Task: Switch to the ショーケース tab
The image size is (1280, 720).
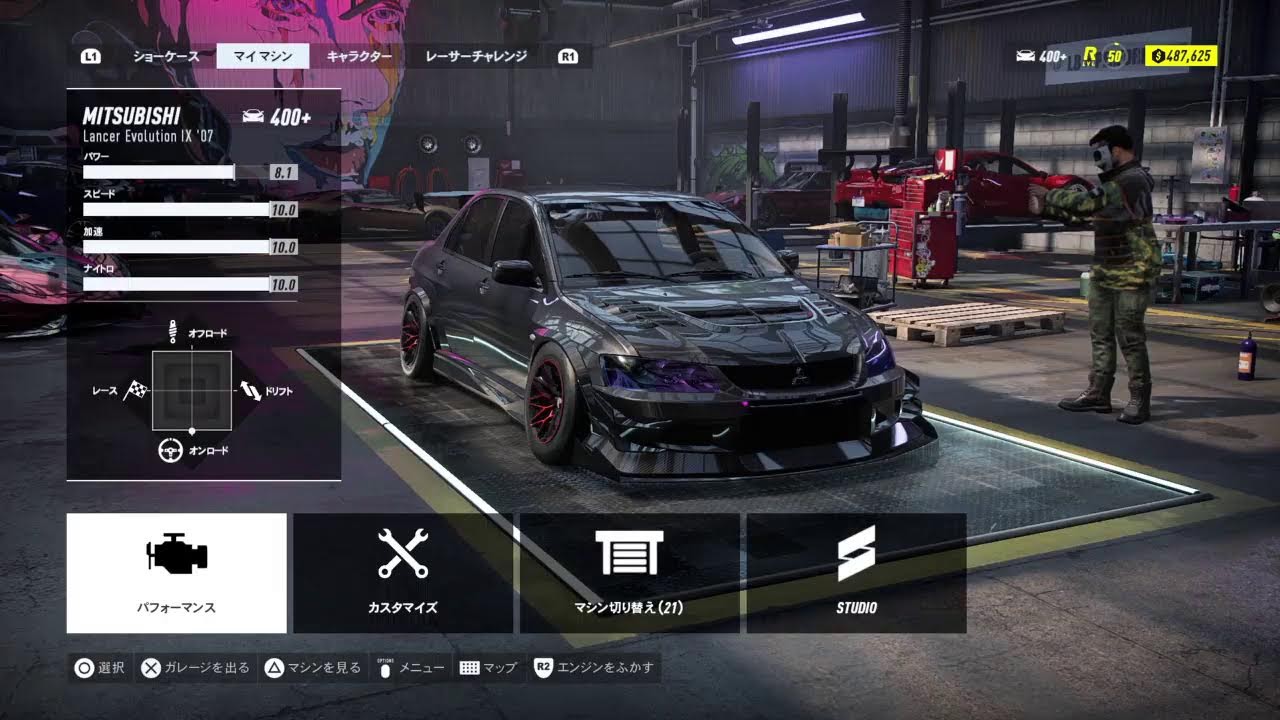Action: point(166,57)
